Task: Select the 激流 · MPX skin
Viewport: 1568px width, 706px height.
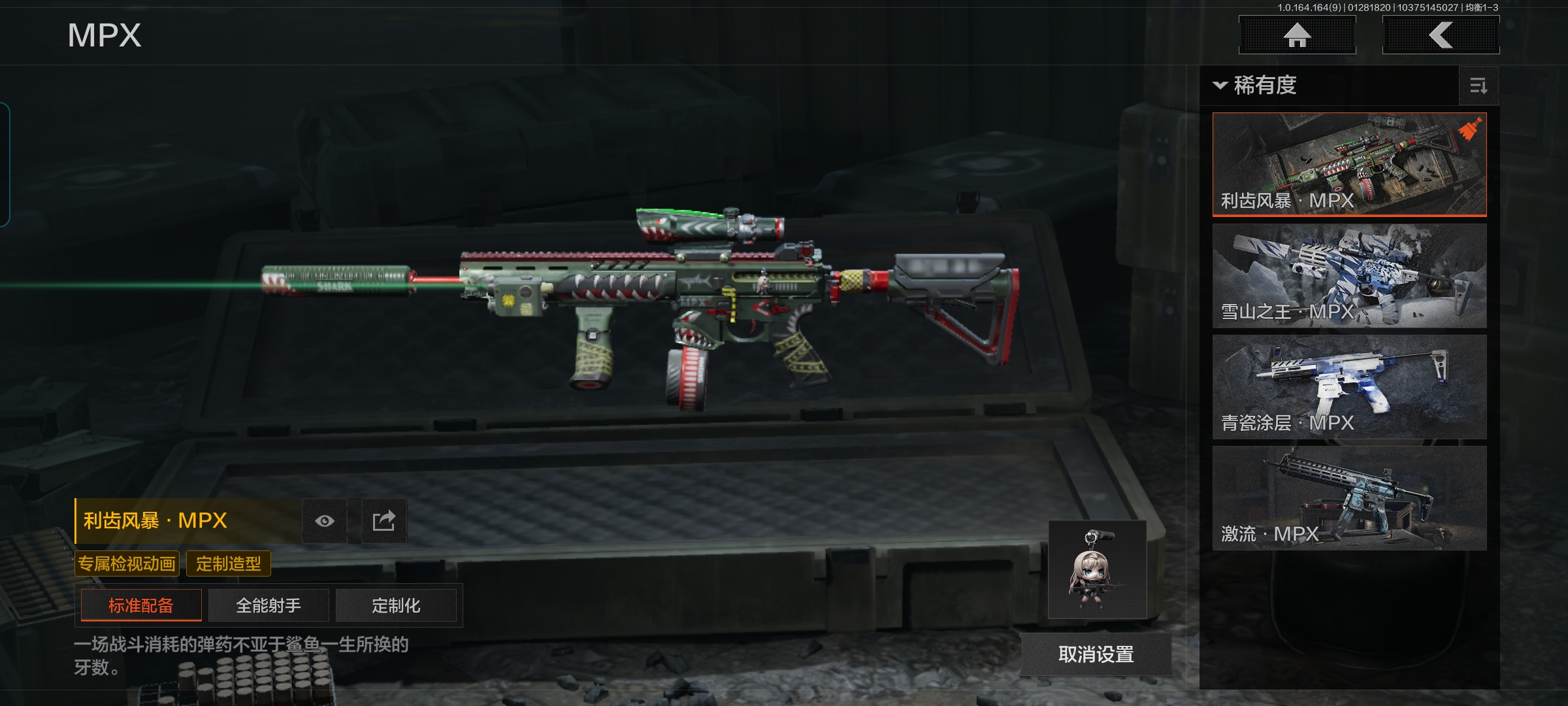Action: 1349,498
